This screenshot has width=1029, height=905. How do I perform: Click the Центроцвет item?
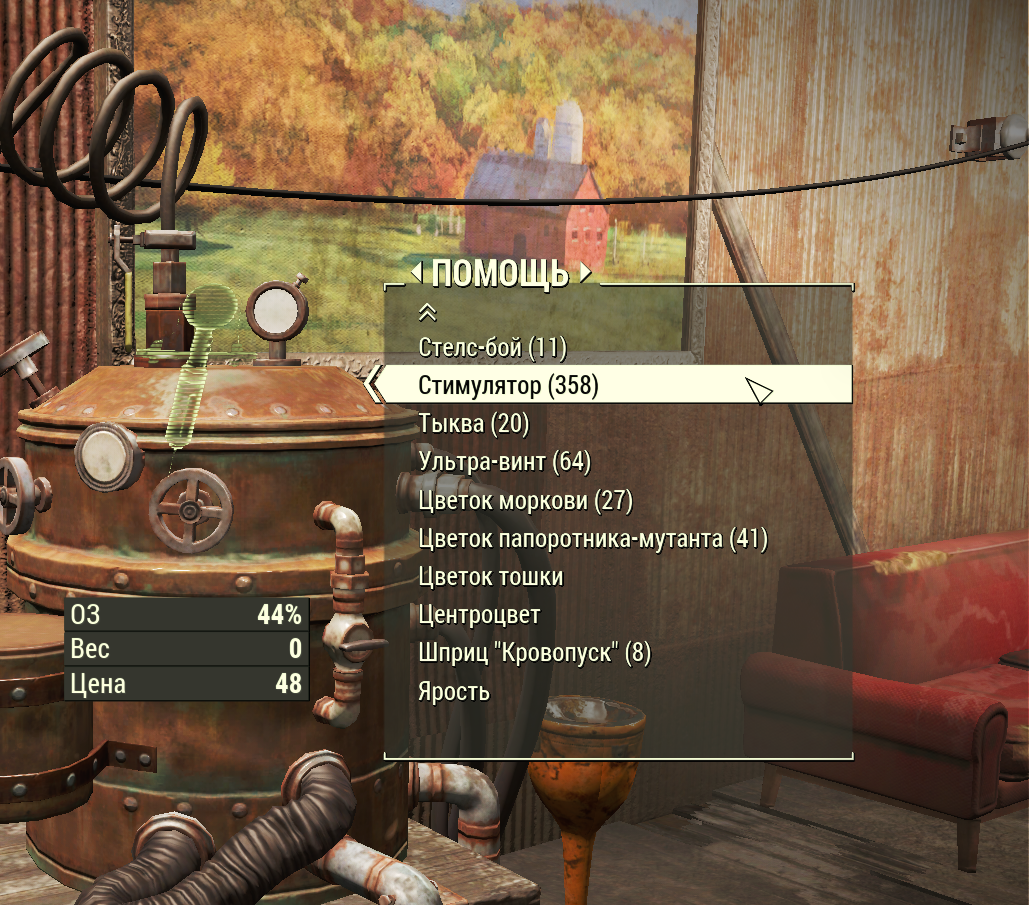[x=479, y=615]
